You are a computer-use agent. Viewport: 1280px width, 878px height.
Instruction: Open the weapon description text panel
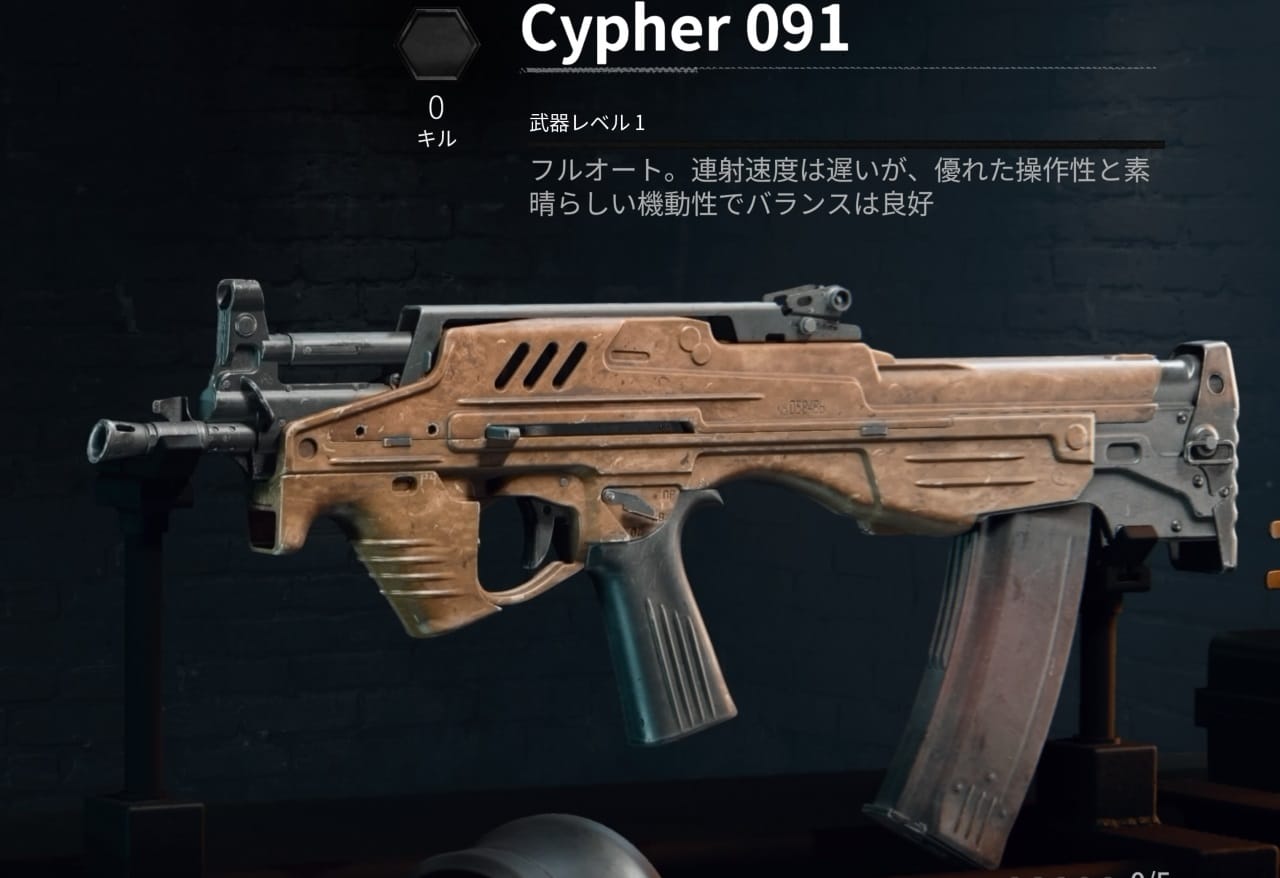click(845, 186)
